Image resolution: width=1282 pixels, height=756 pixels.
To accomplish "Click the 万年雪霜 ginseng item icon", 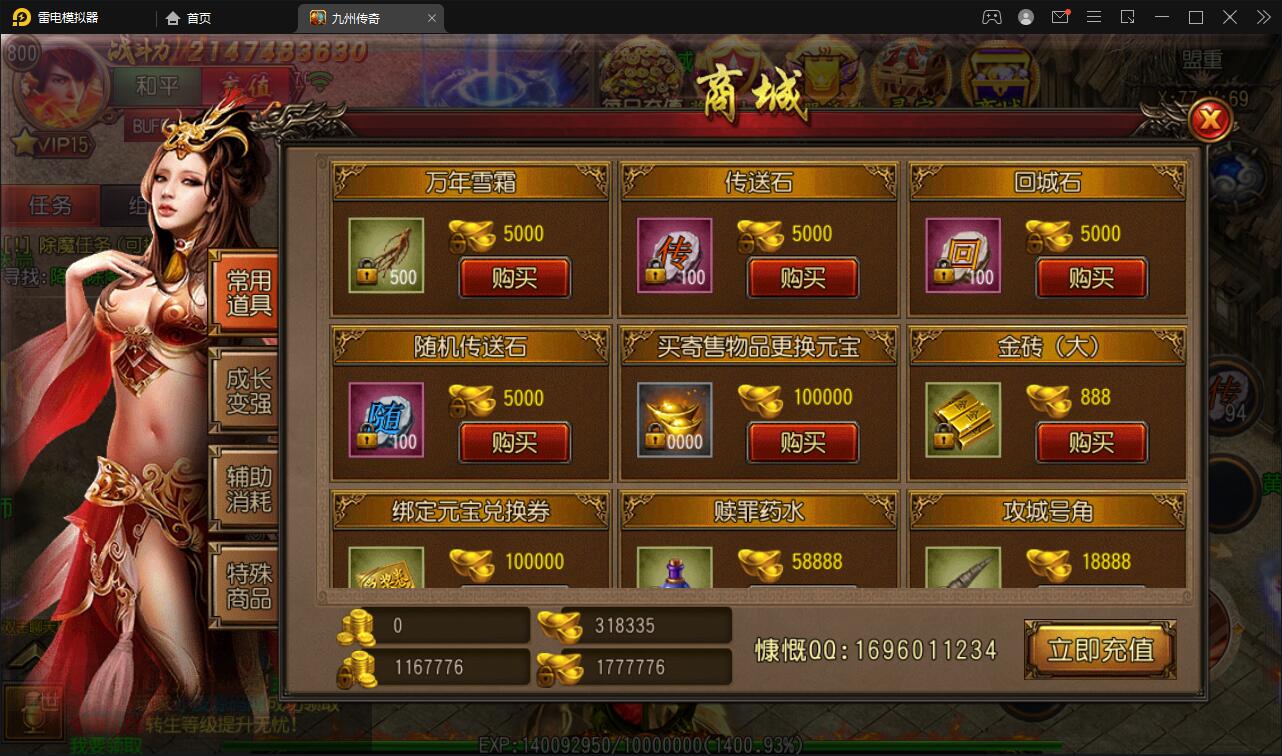I will point(385,256).
